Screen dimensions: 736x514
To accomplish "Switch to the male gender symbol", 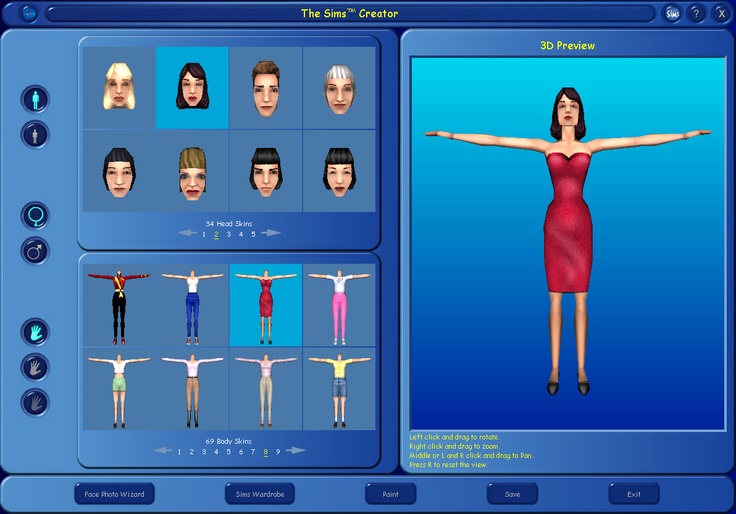I will 35,250.
